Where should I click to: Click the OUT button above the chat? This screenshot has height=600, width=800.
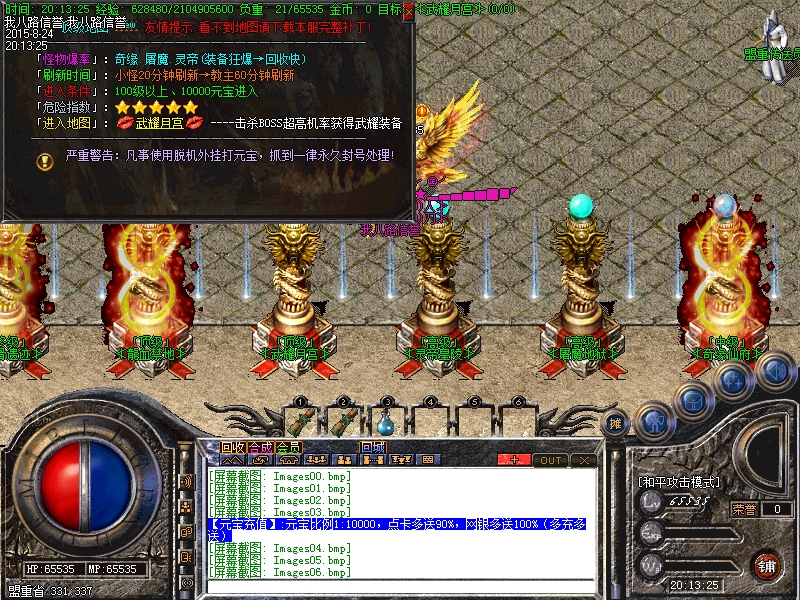point(550,460)
